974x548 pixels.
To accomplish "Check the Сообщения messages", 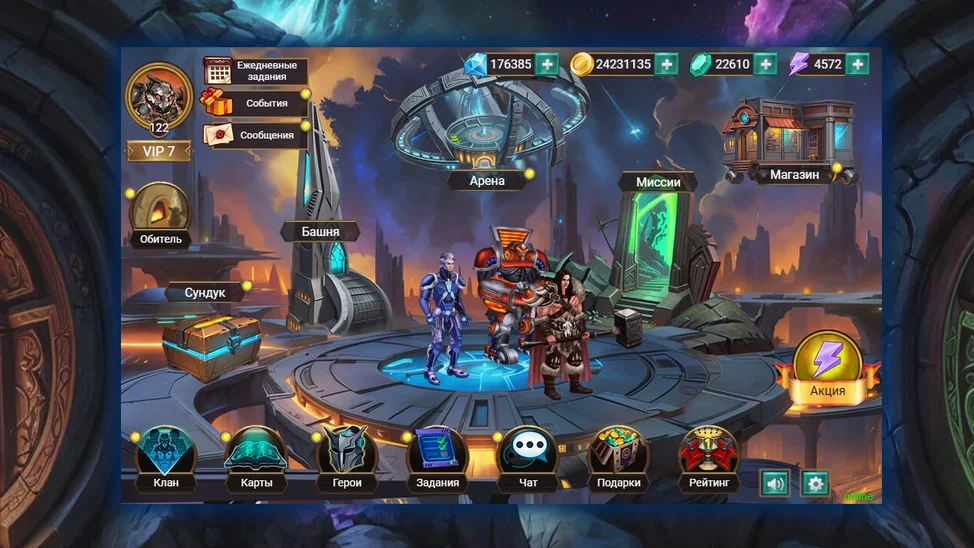I will (x=255, y=135).
